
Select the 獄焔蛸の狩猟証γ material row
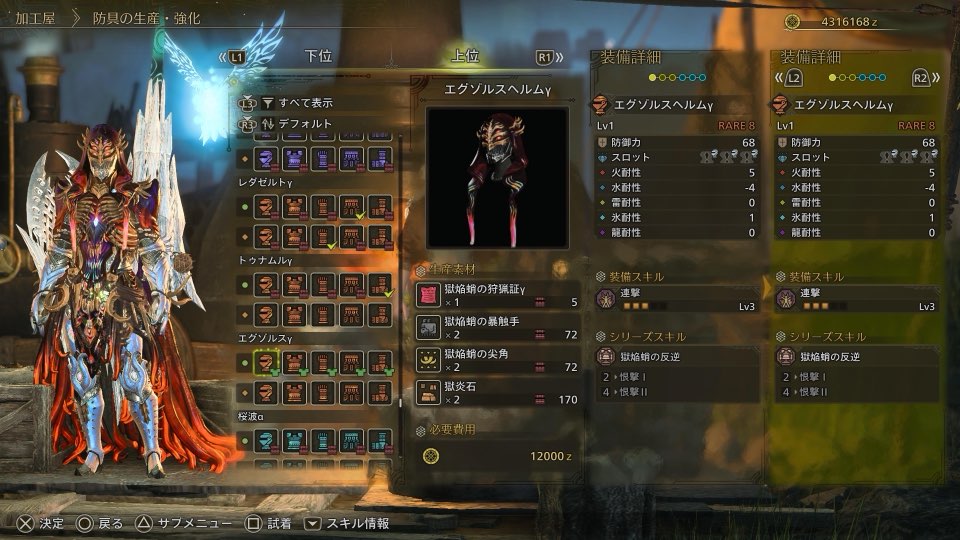tap(497, 294)
